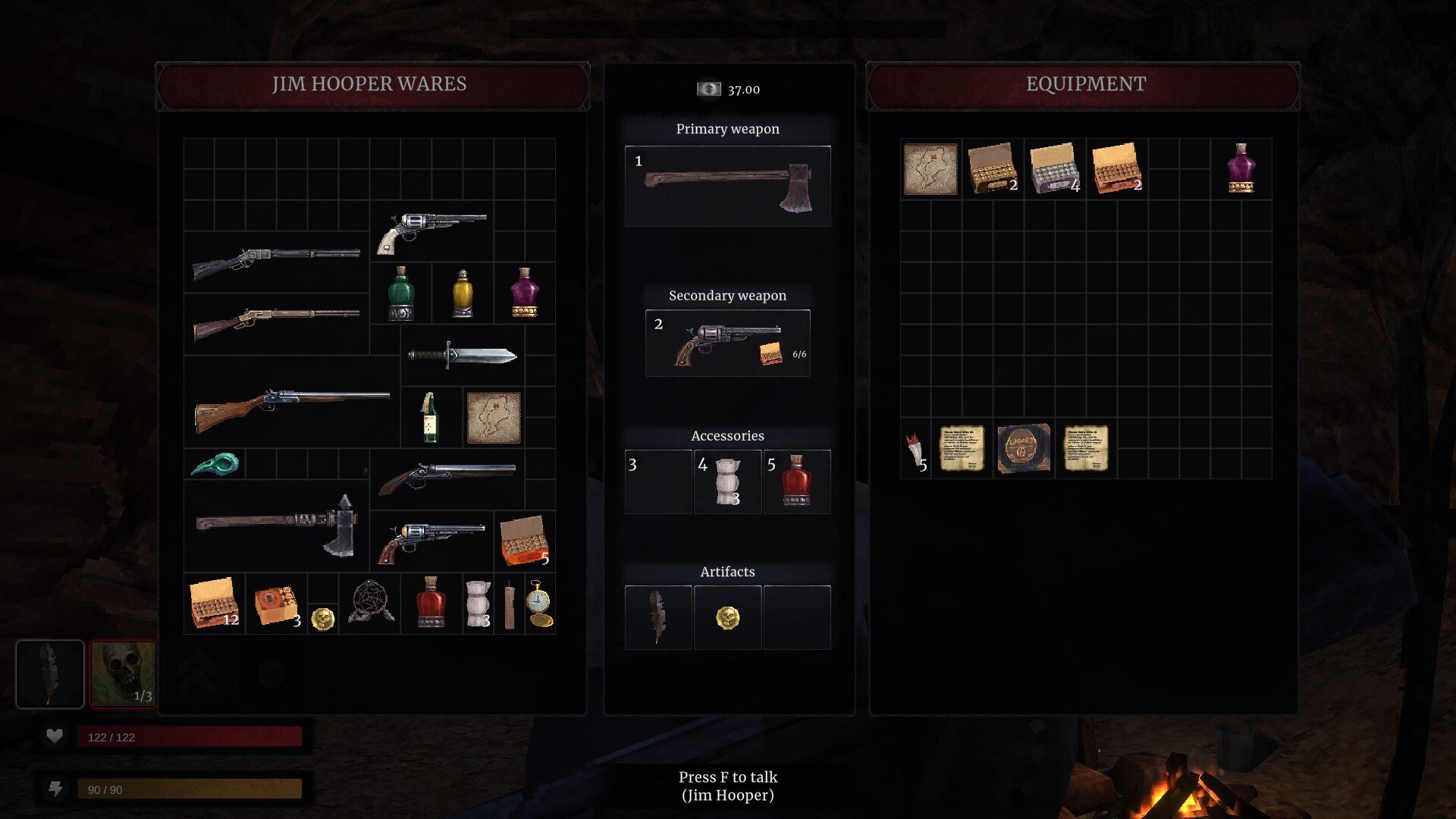1456x819 pixels.
Task: Select the purple potion in Equipment inventory
Action: pos(1241,168)
